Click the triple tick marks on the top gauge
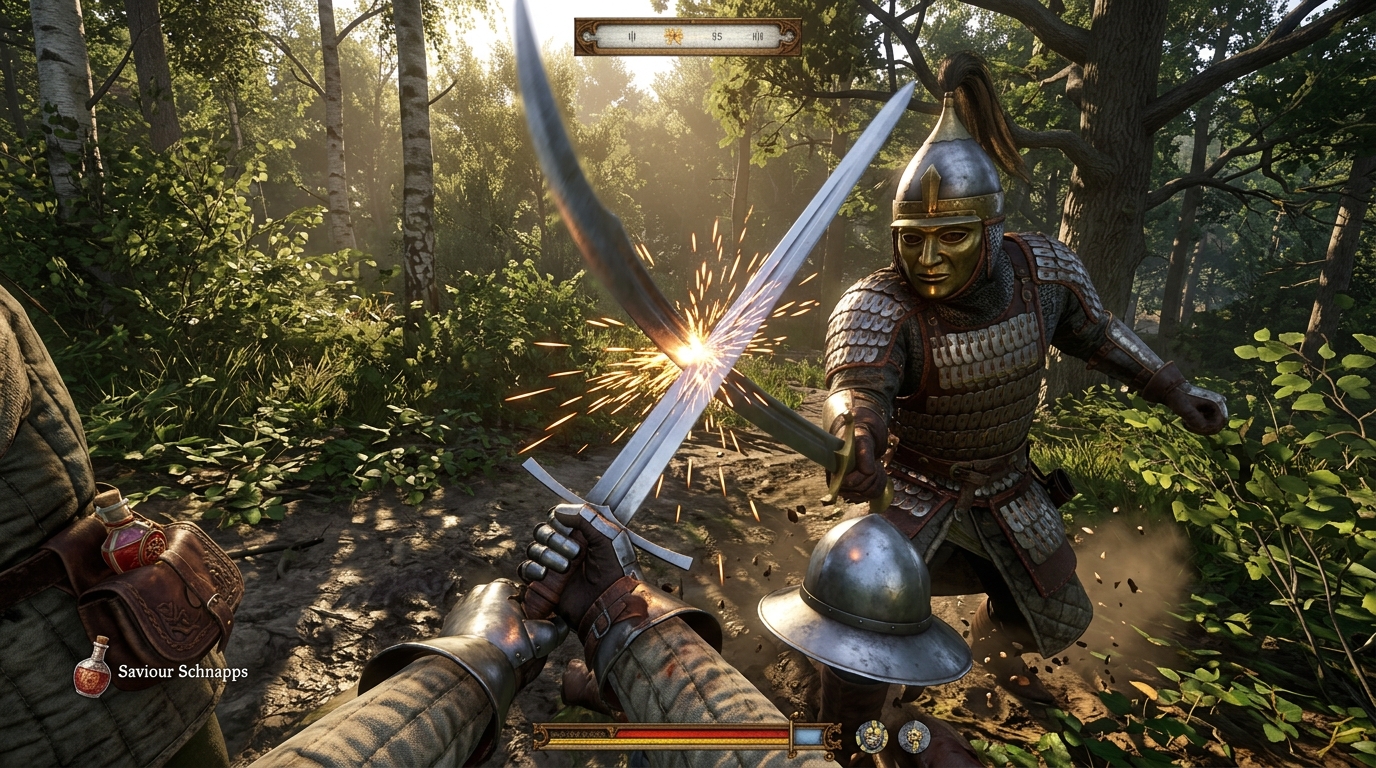This screenshot has width=1376, height=768. [632, 36]
